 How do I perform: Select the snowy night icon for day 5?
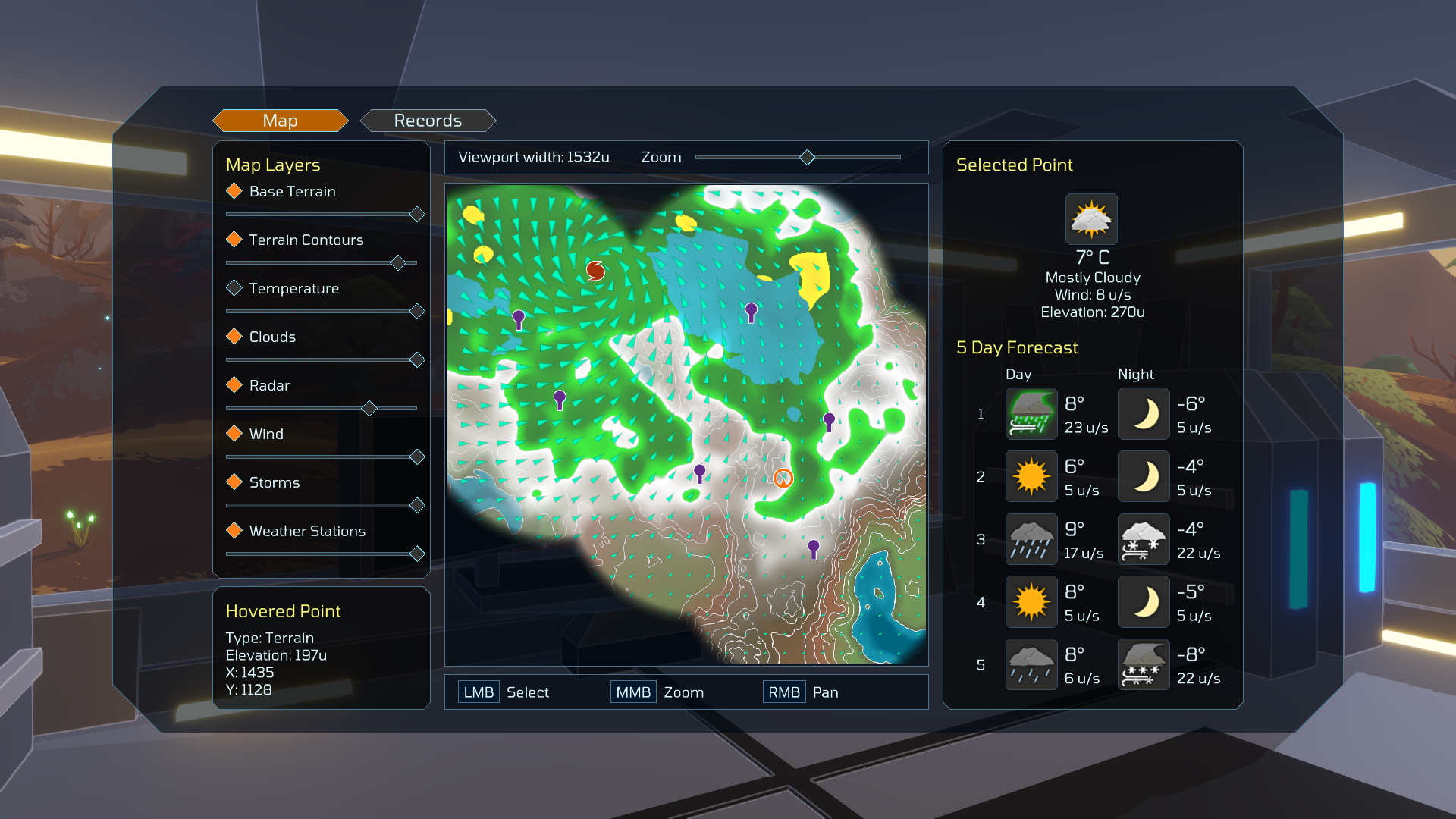(1144, 664)
